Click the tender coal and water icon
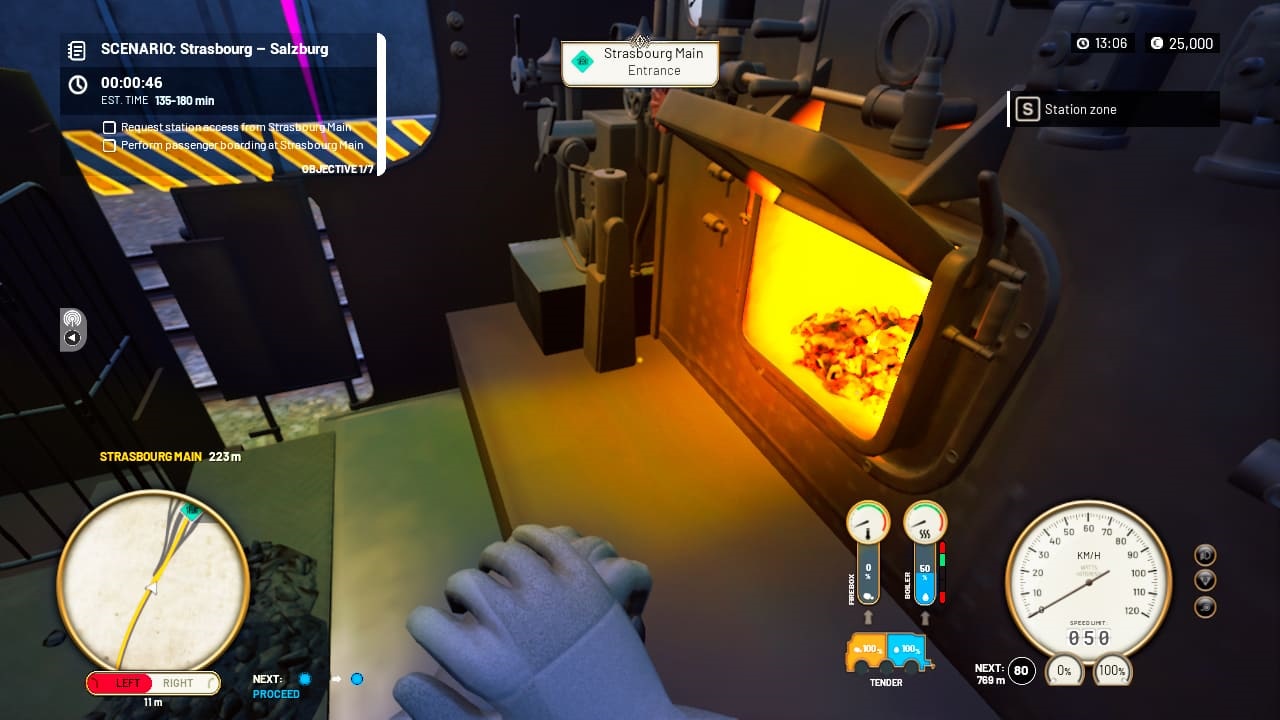The width and height of the screenshot is (1280, 720). coord(886,650)
